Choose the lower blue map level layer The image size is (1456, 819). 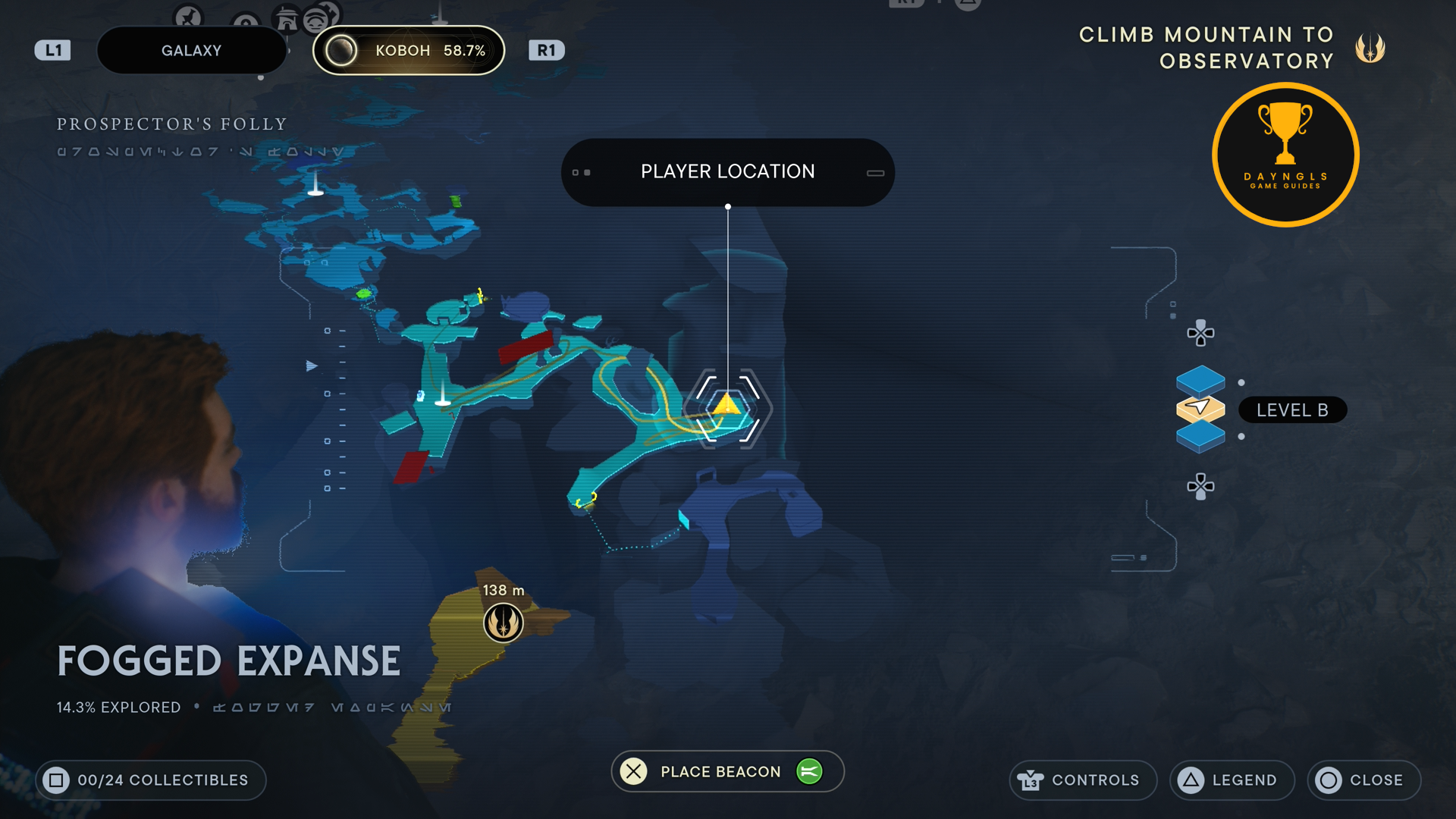(x=1200, y=438)
